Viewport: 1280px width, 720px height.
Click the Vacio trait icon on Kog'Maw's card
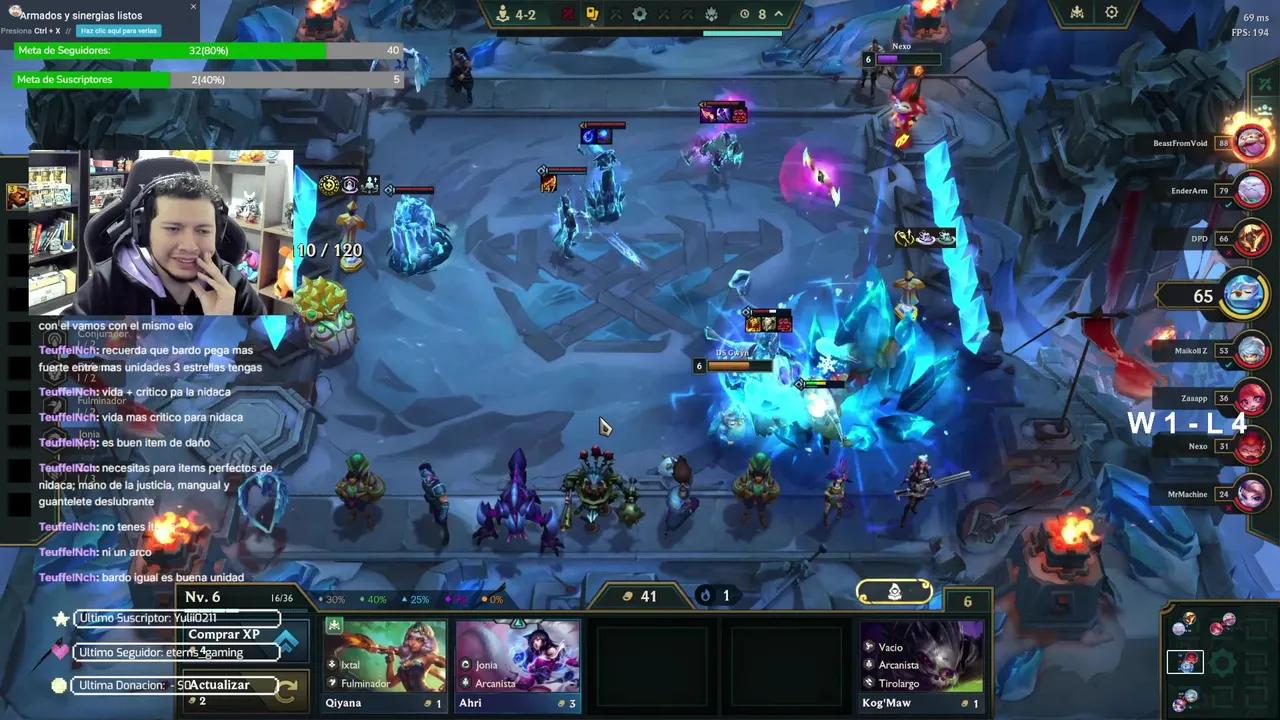(x=868, y=648)
